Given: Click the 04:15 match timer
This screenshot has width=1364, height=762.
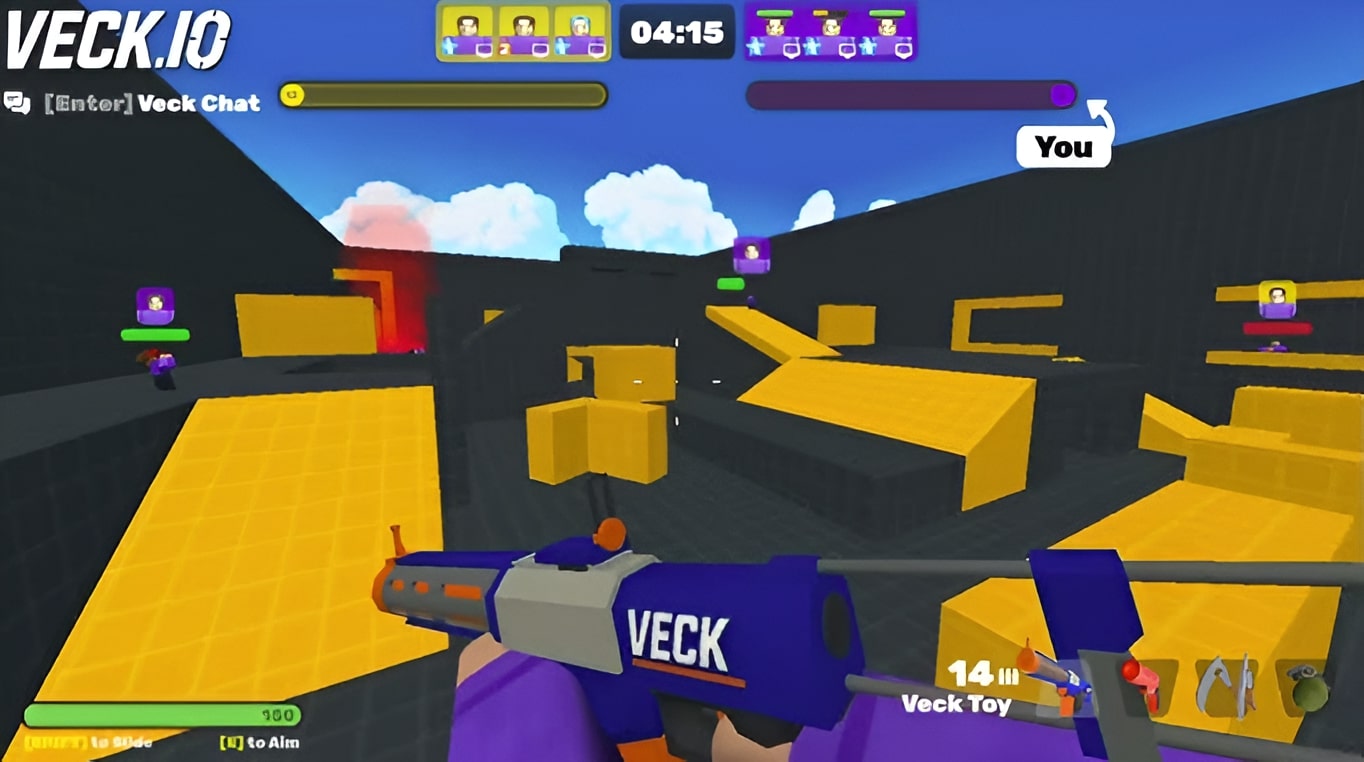Looking at the screenshot, I should click(676, 31).
